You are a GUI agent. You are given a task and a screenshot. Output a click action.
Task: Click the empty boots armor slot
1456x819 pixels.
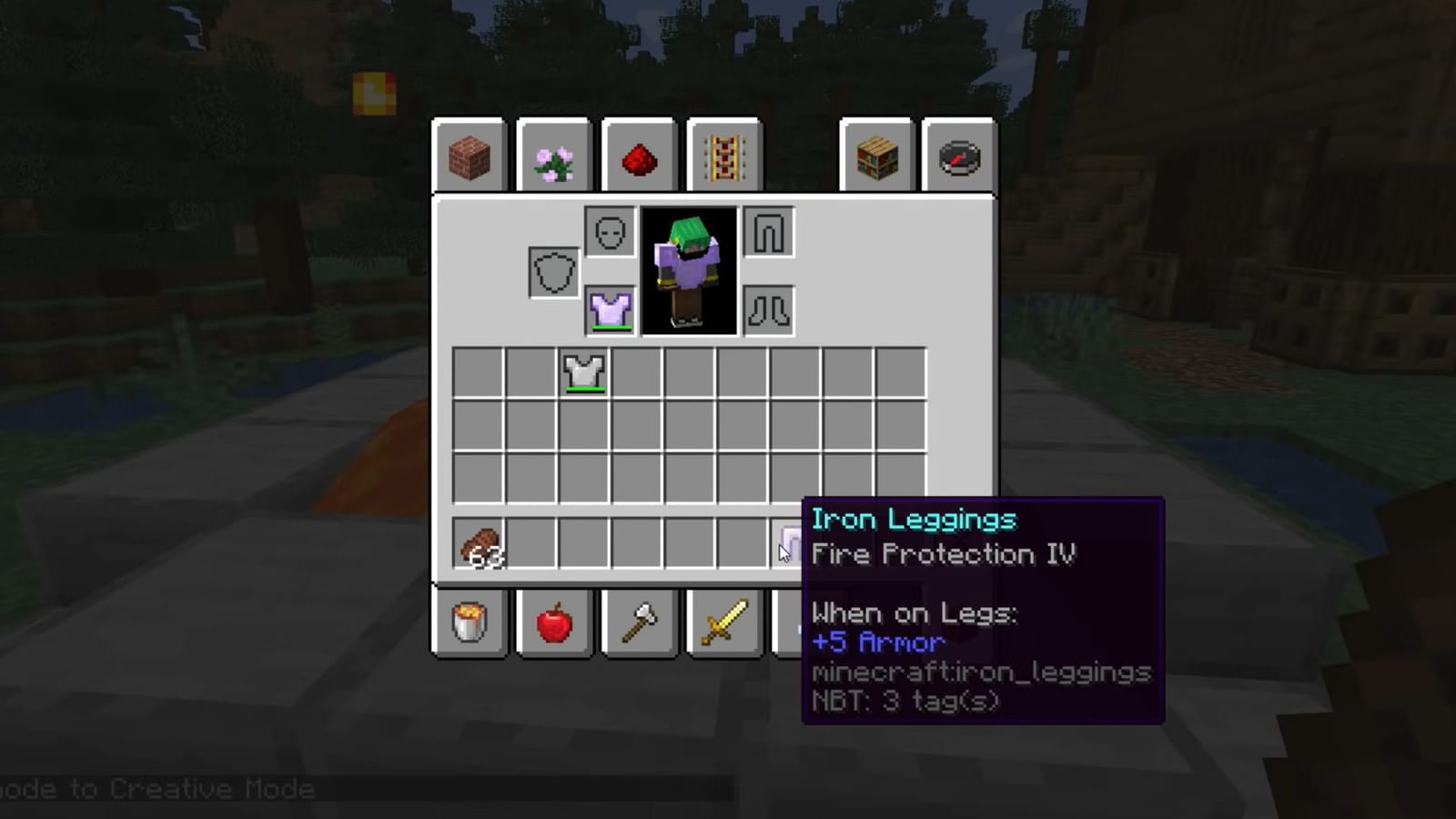768,310
